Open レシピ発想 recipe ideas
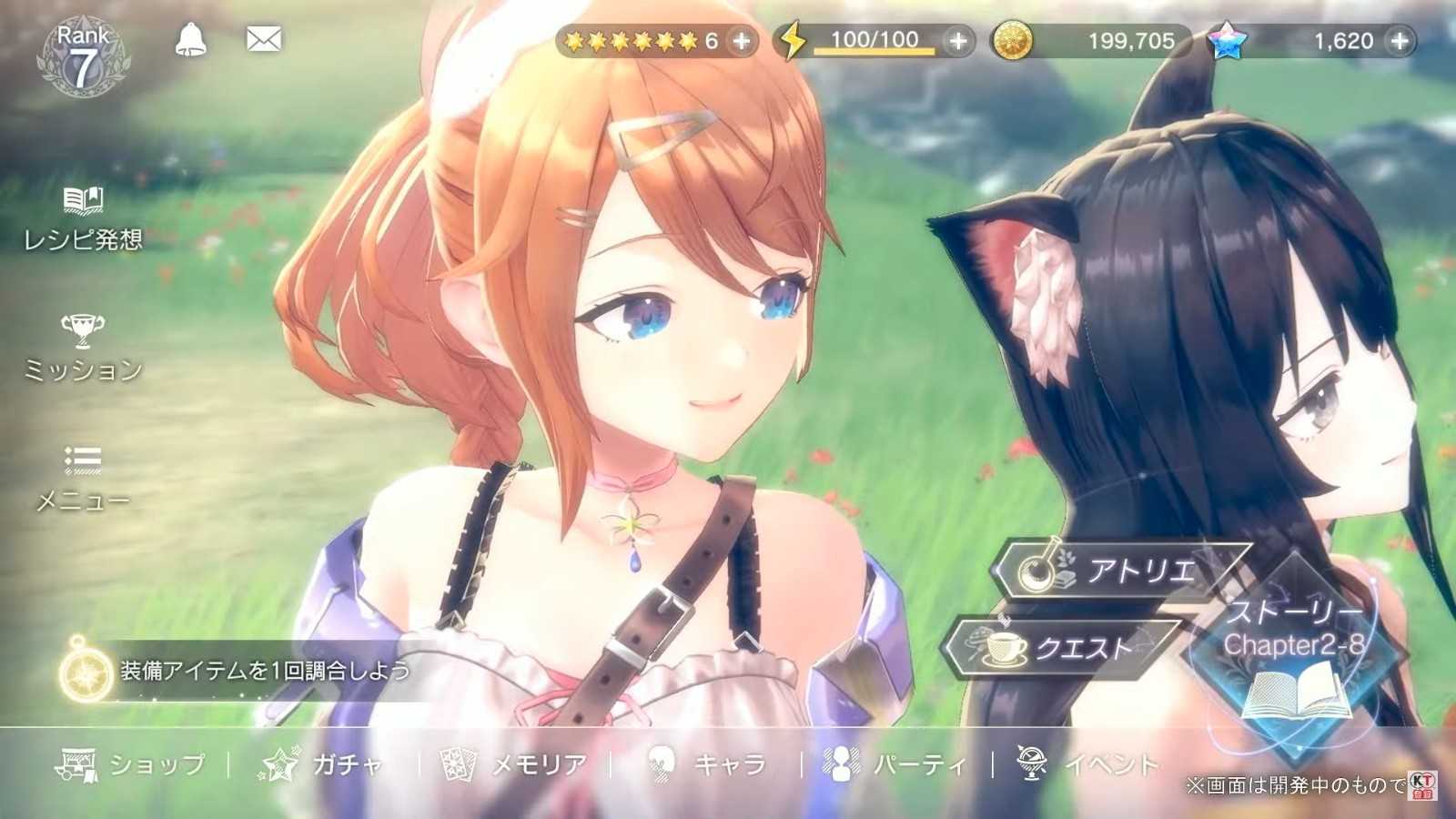Image resolution: width=1456 pixels, height=819 pixels. (x=83, y=218)
